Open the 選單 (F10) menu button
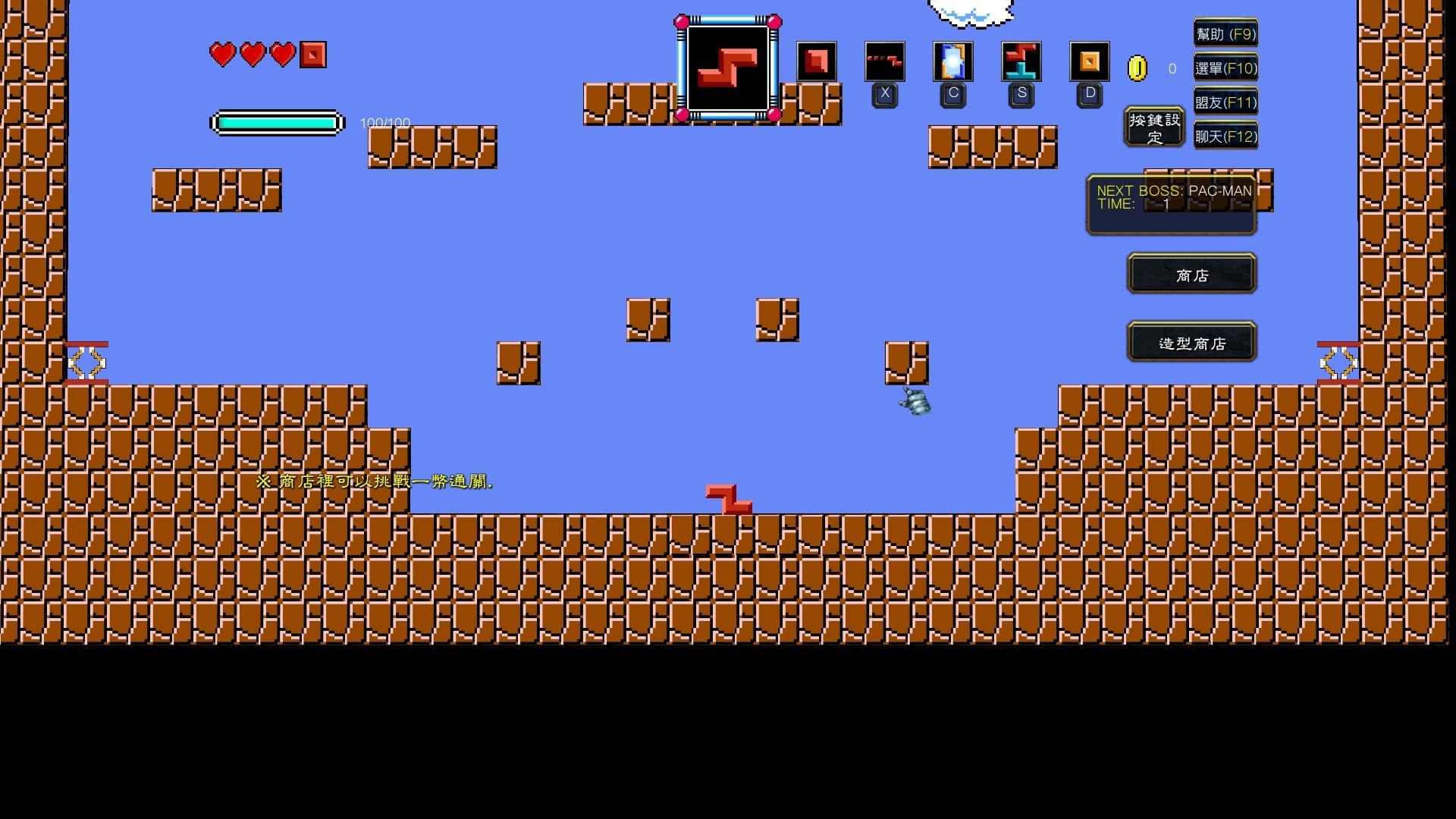The height and width of the screenshot is (819, 1456). [1225, 68]
